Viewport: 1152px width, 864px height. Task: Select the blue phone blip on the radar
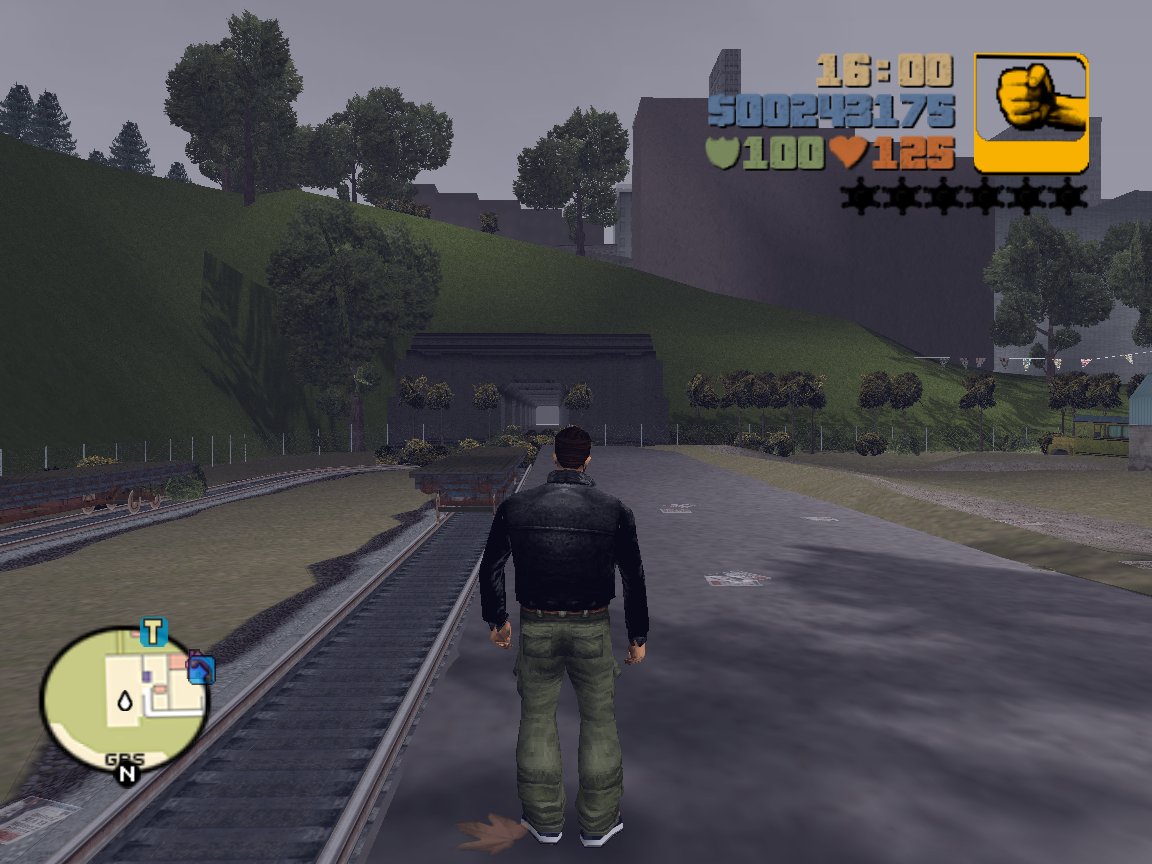pos(201,668)
